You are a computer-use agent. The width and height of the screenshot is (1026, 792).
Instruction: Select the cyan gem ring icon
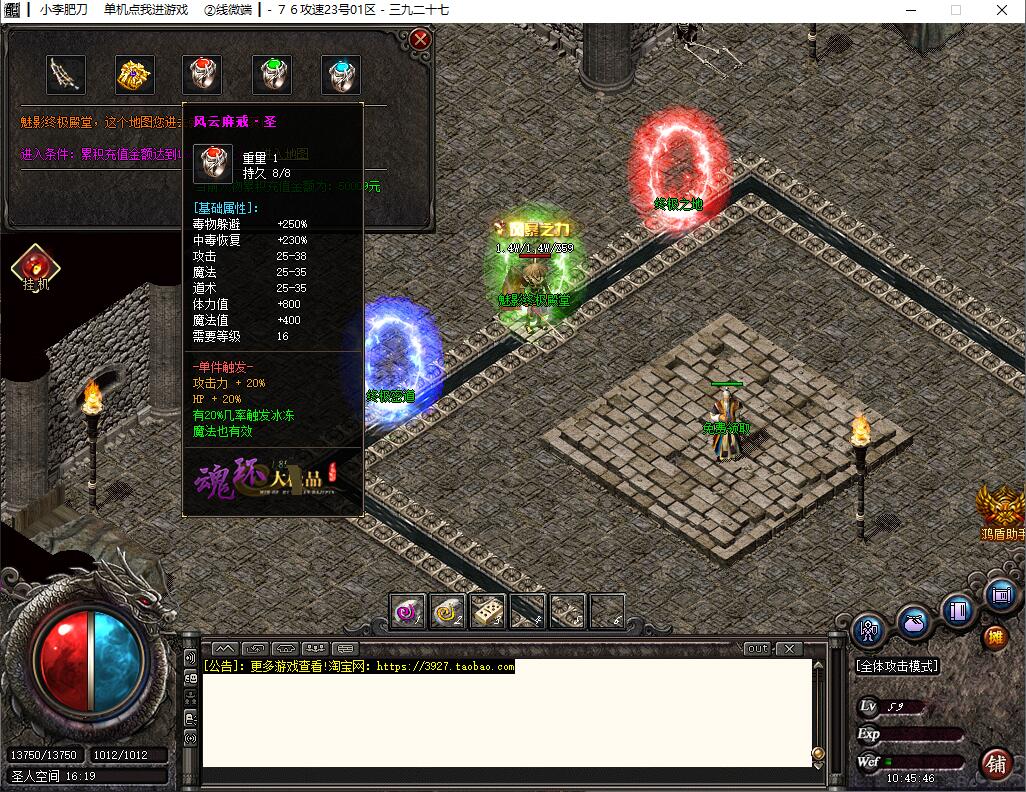pos(340,75)
